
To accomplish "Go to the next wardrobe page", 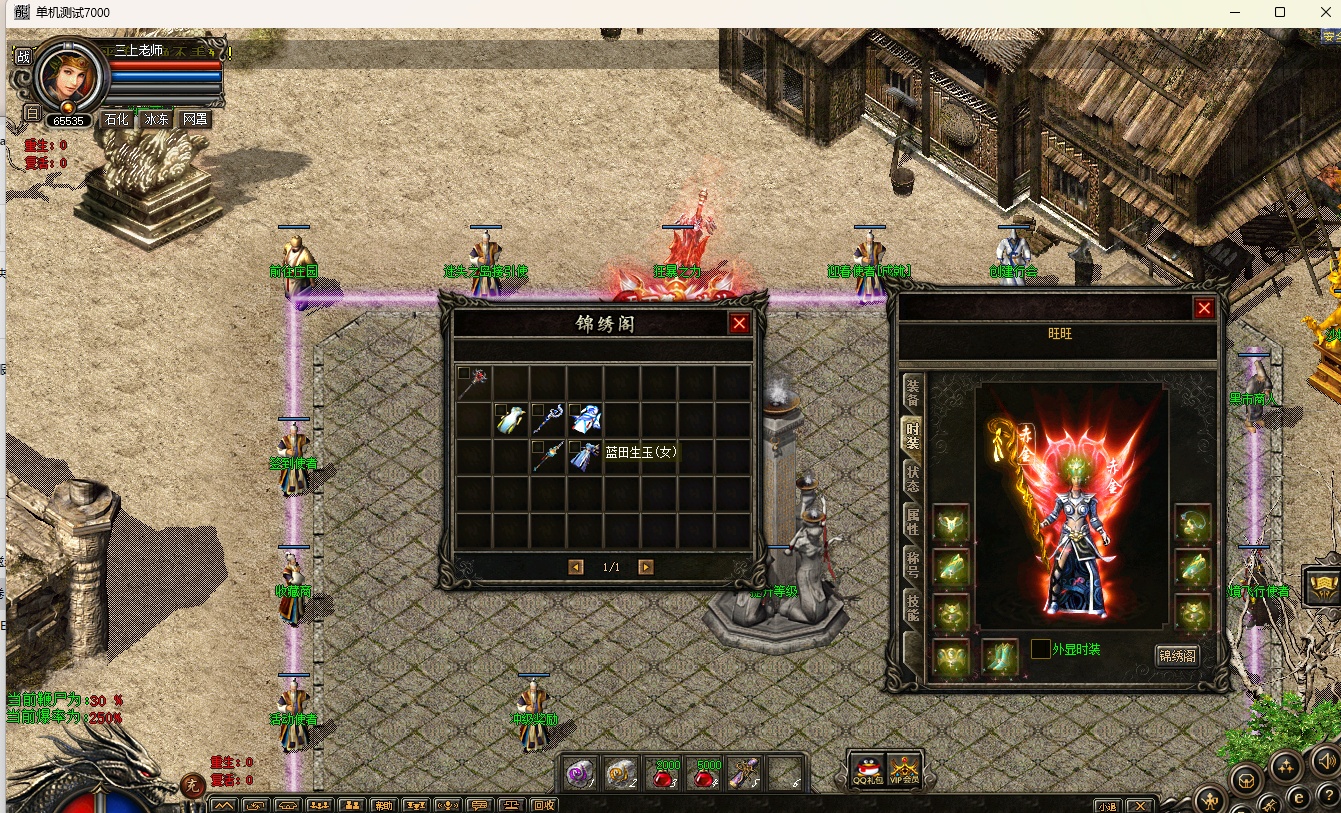I will [646, 567].
